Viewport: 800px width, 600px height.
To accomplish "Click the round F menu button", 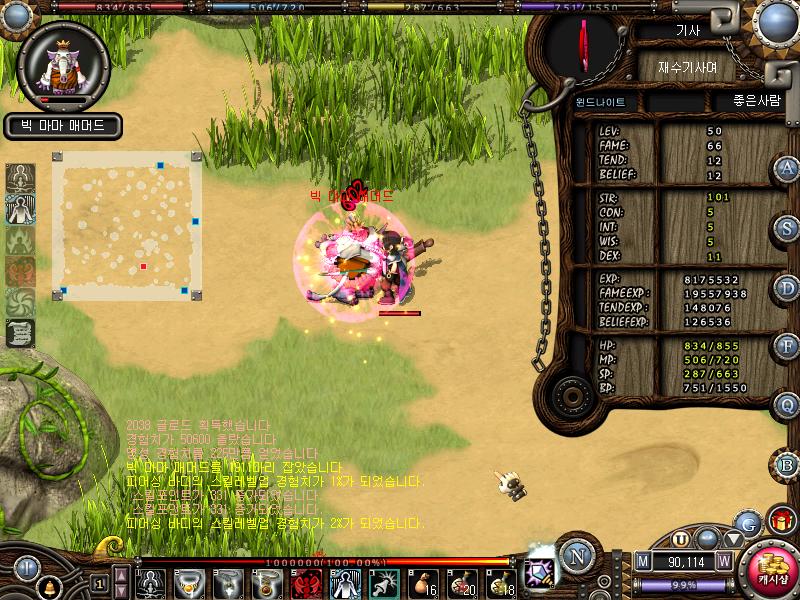I will click(787, 346).
